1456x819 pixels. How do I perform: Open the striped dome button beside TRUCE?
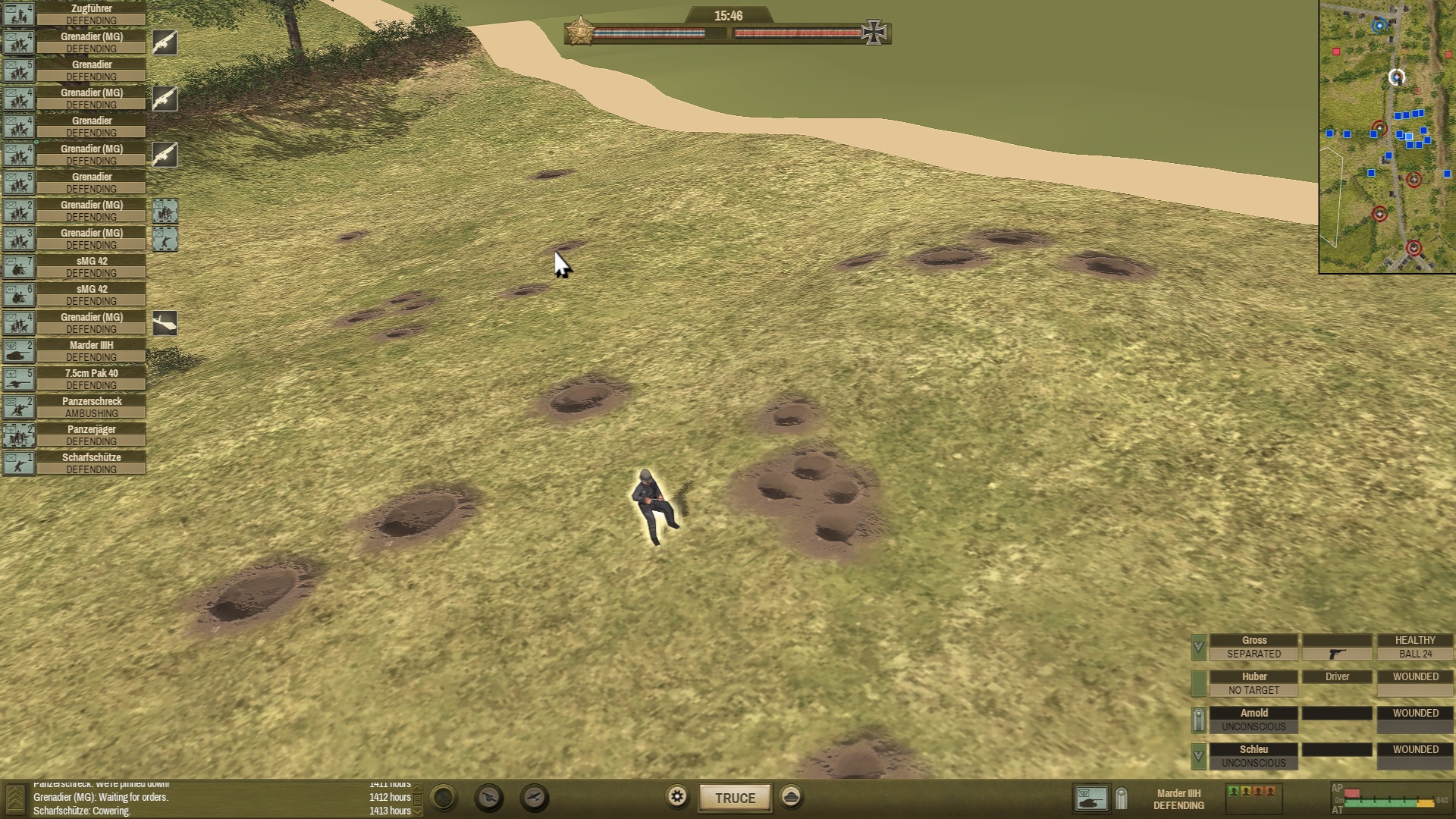click(x=791, y=797)
